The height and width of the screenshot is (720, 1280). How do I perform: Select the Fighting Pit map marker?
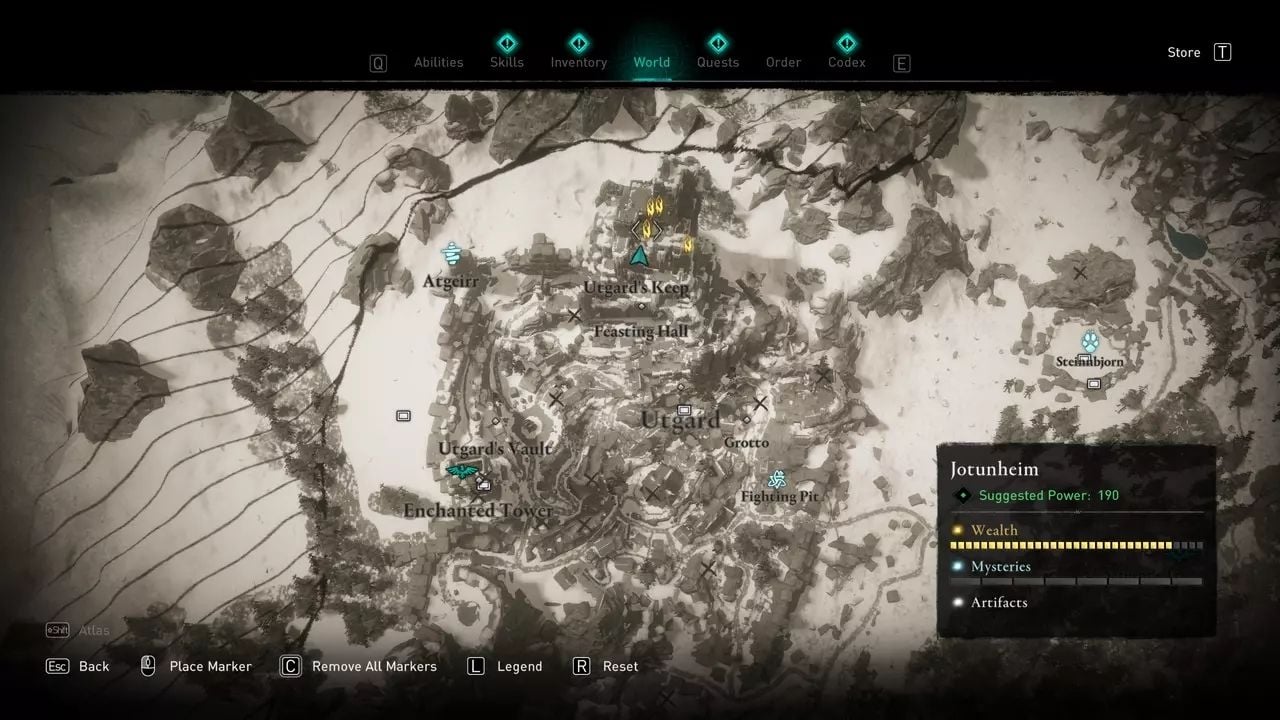777,478
